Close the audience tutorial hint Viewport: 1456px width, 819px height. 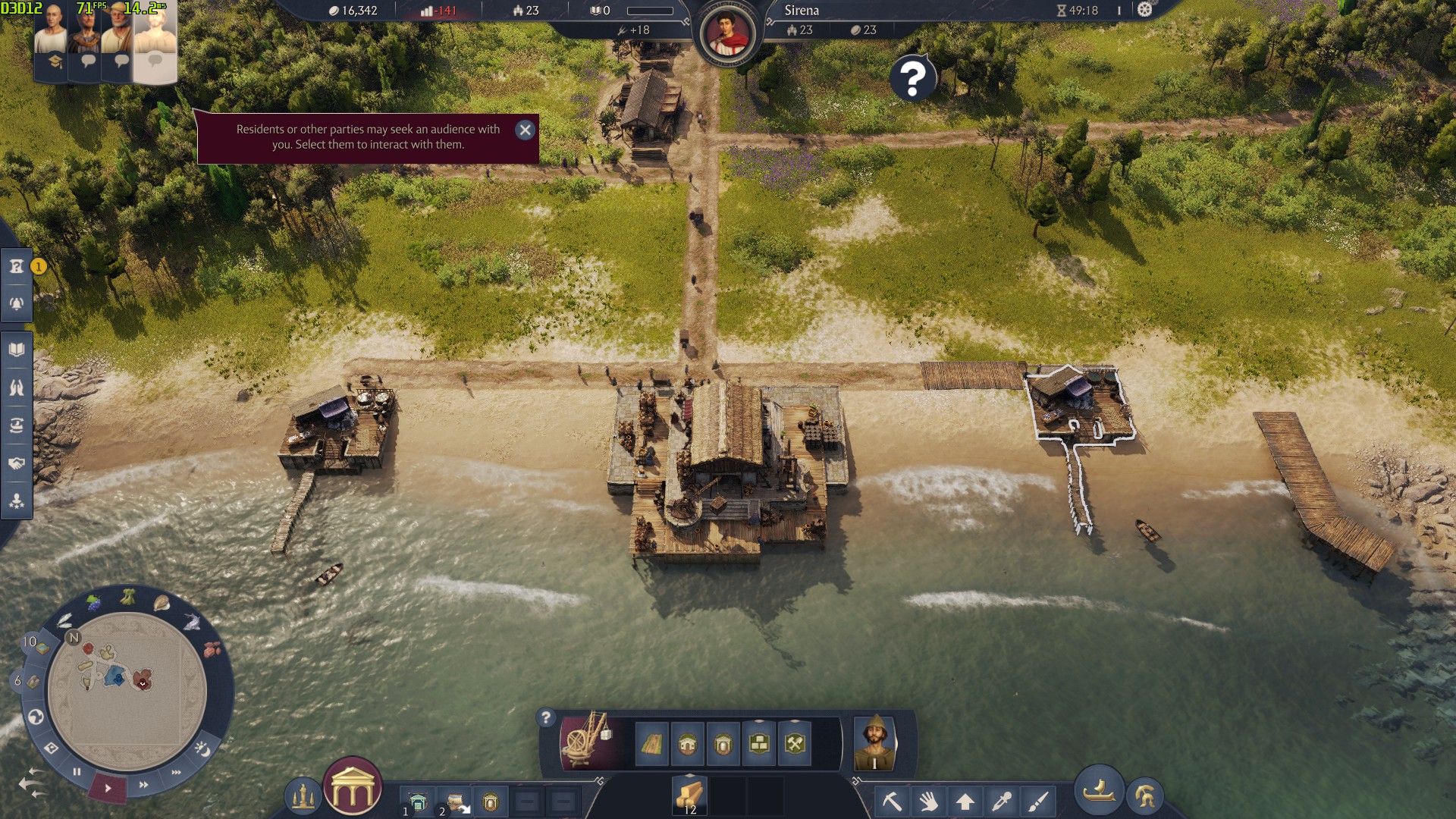tap(525, 130)
